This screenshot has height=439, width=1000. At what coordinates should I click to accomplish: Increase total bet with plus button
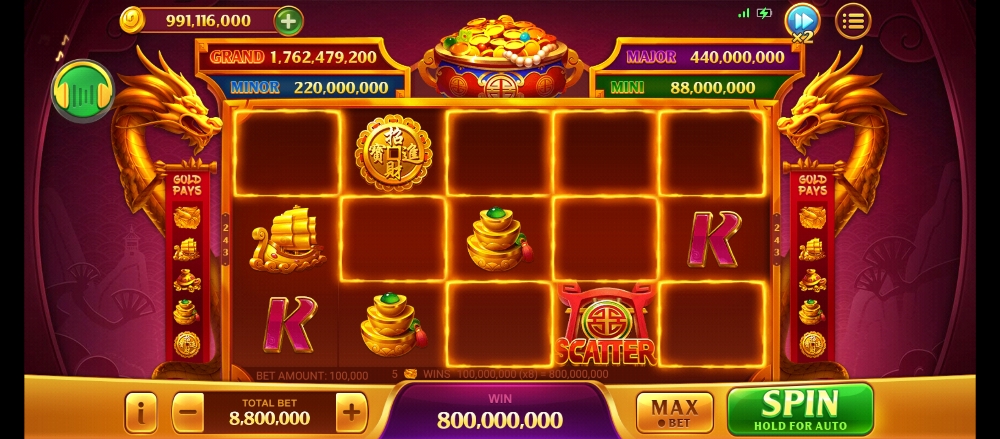click(350, 411)
